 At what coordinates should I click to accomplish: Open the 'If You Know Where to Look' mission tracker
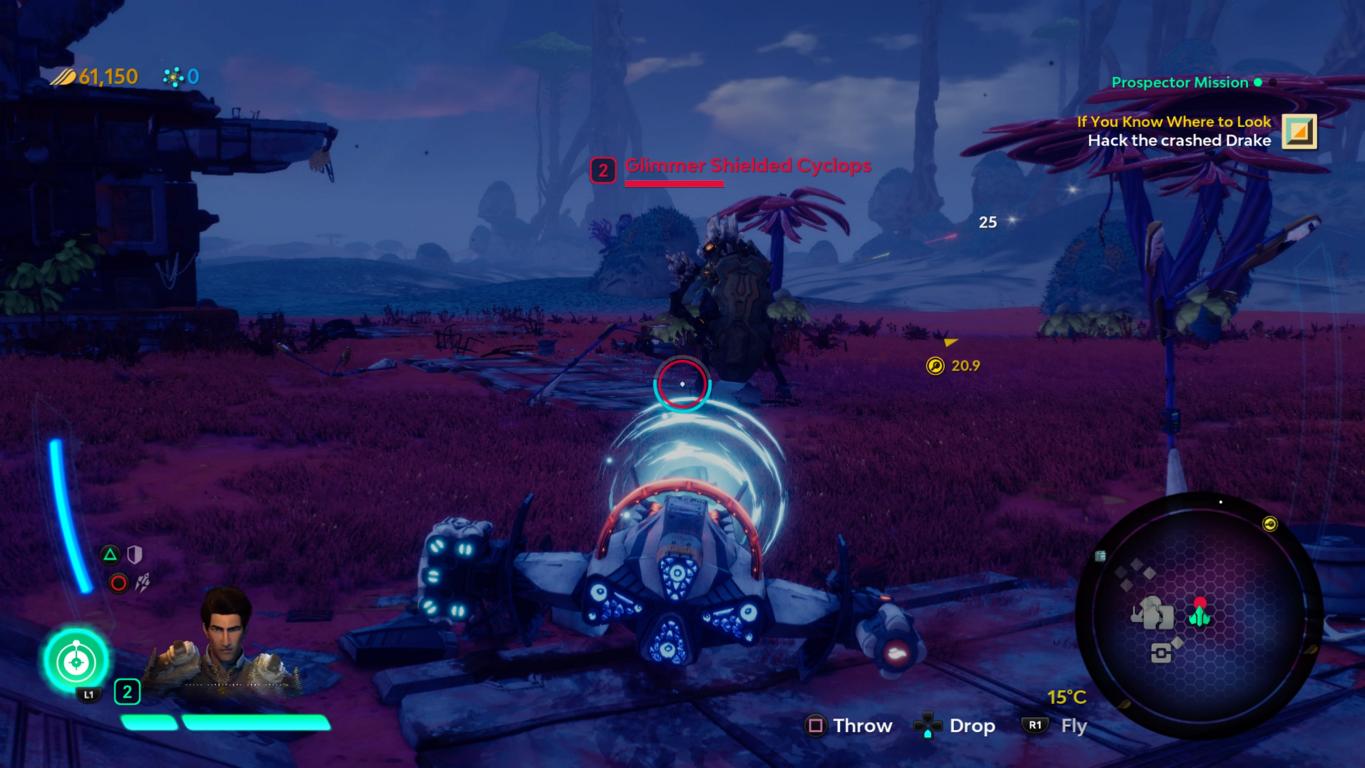1174,122
